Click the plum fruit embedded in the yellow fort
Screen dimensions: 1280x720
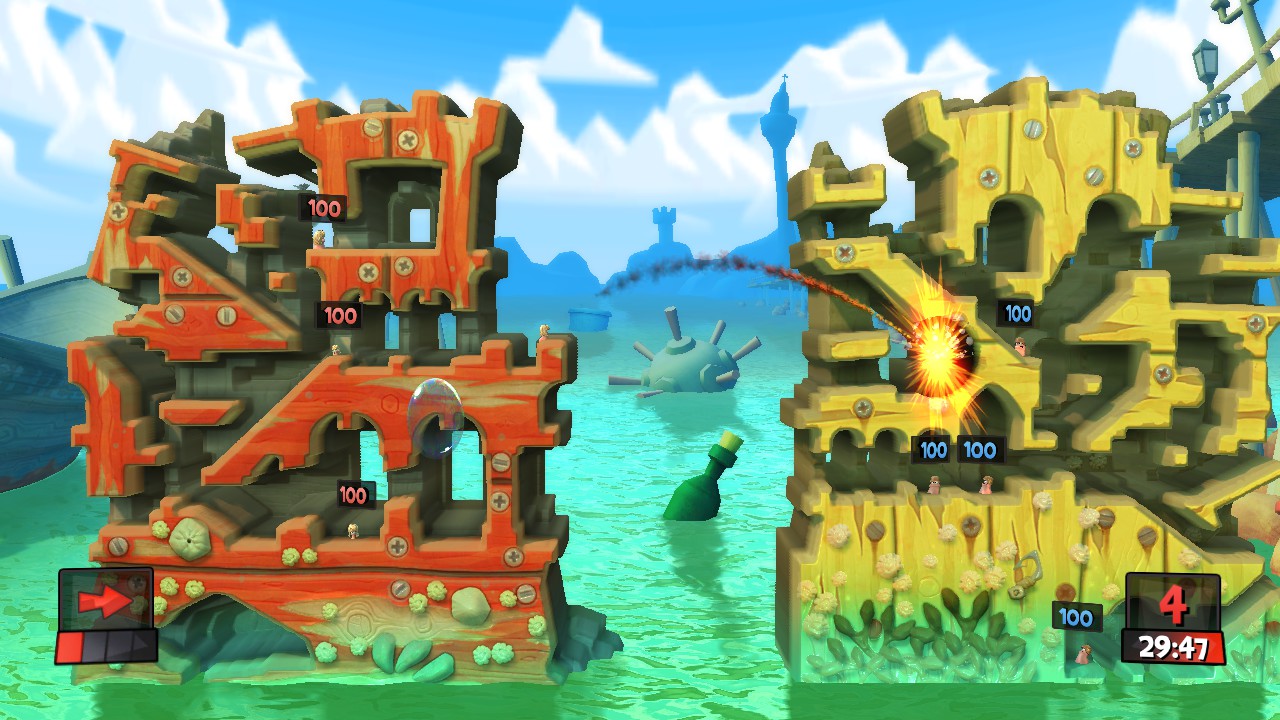click(x=1065, y=591)
